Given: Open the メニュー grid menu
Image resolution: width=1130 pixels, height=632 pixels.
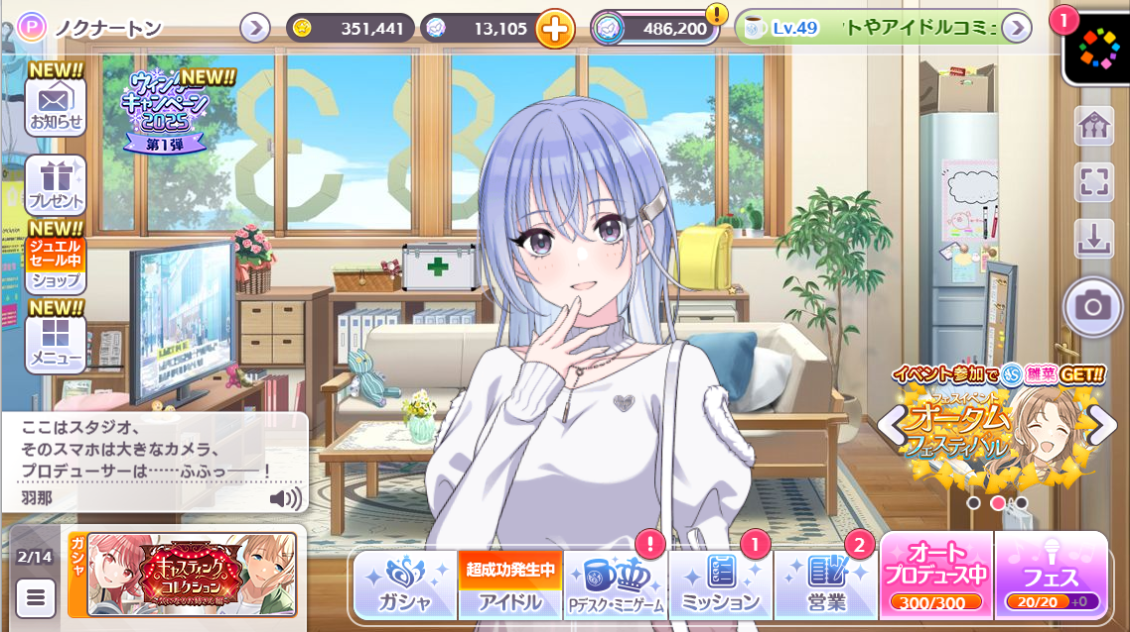Looking at the screenshot, I should (55, 342).
